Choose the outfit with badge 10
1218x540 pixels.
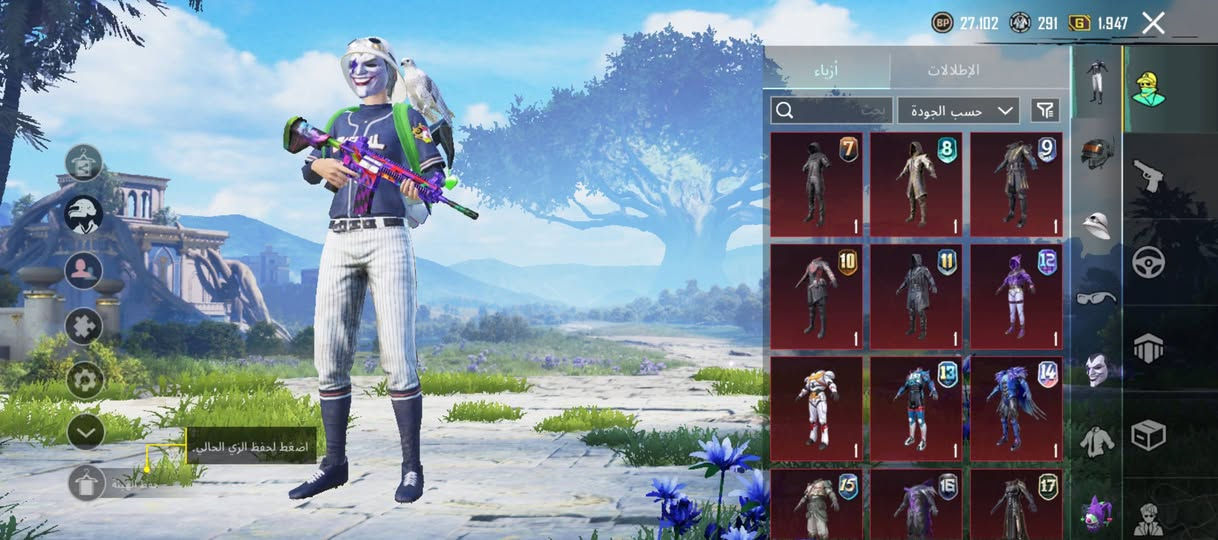click(816, 296)
